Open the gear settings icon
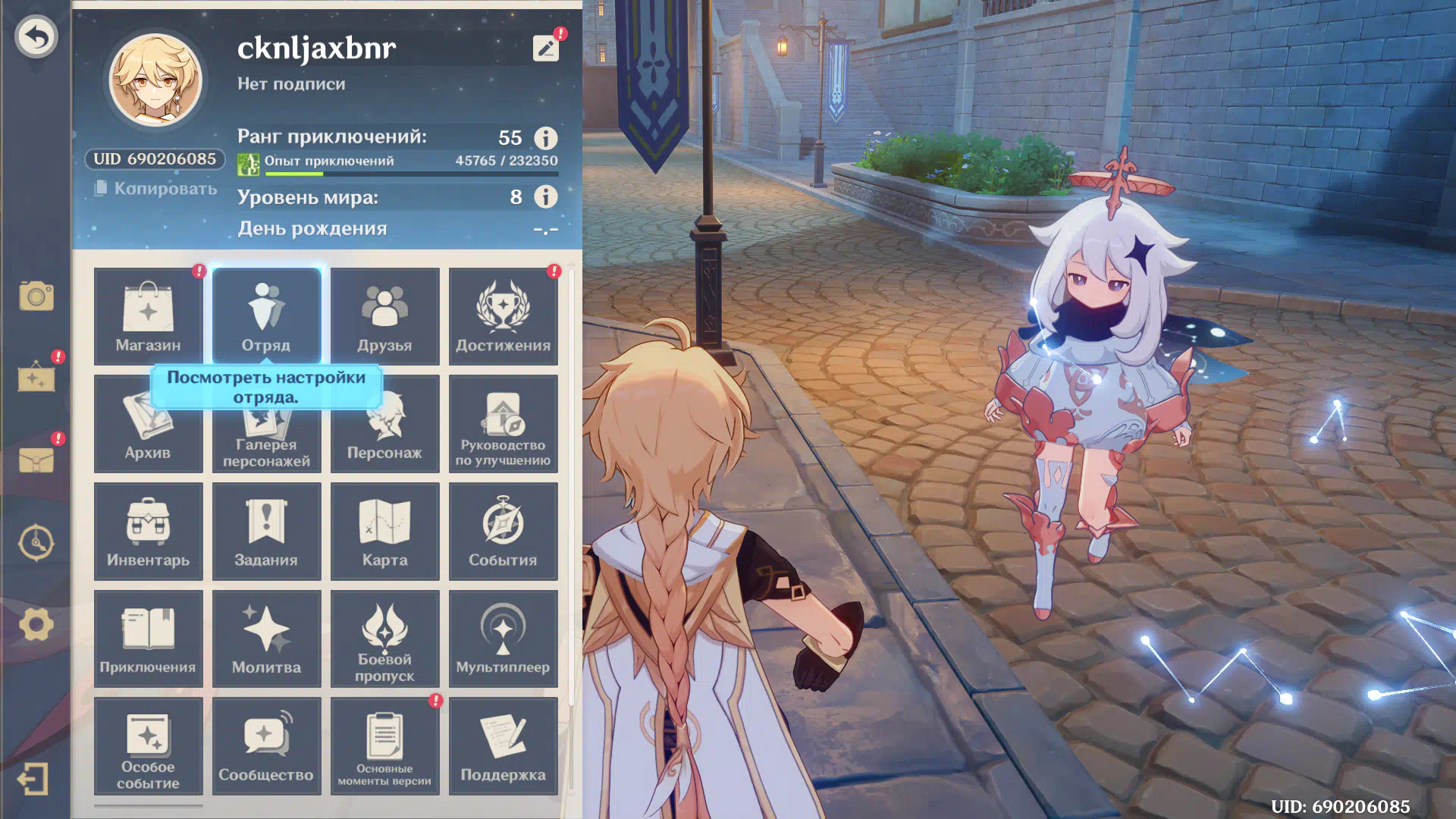Viewport: 1456px width, 819px height. (36, 625)
